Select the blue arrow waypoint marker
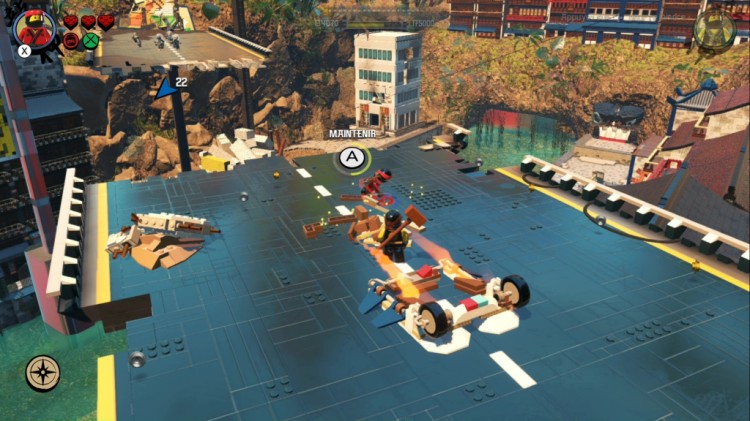This screenshot has height=421, width=750. tap(164, 89)
